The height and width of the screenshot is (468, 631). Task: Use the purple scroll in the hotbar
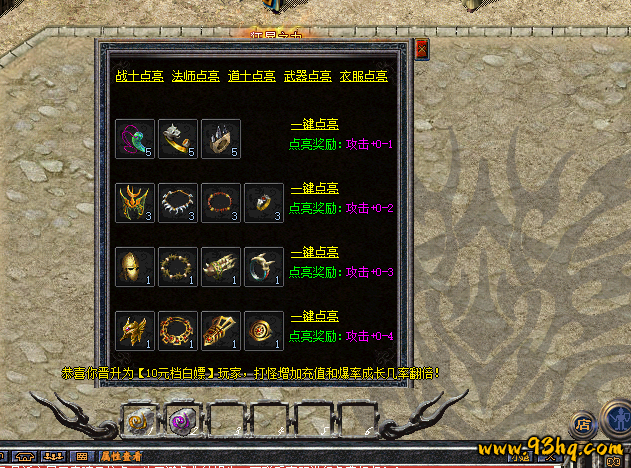(x=179, y=421)
